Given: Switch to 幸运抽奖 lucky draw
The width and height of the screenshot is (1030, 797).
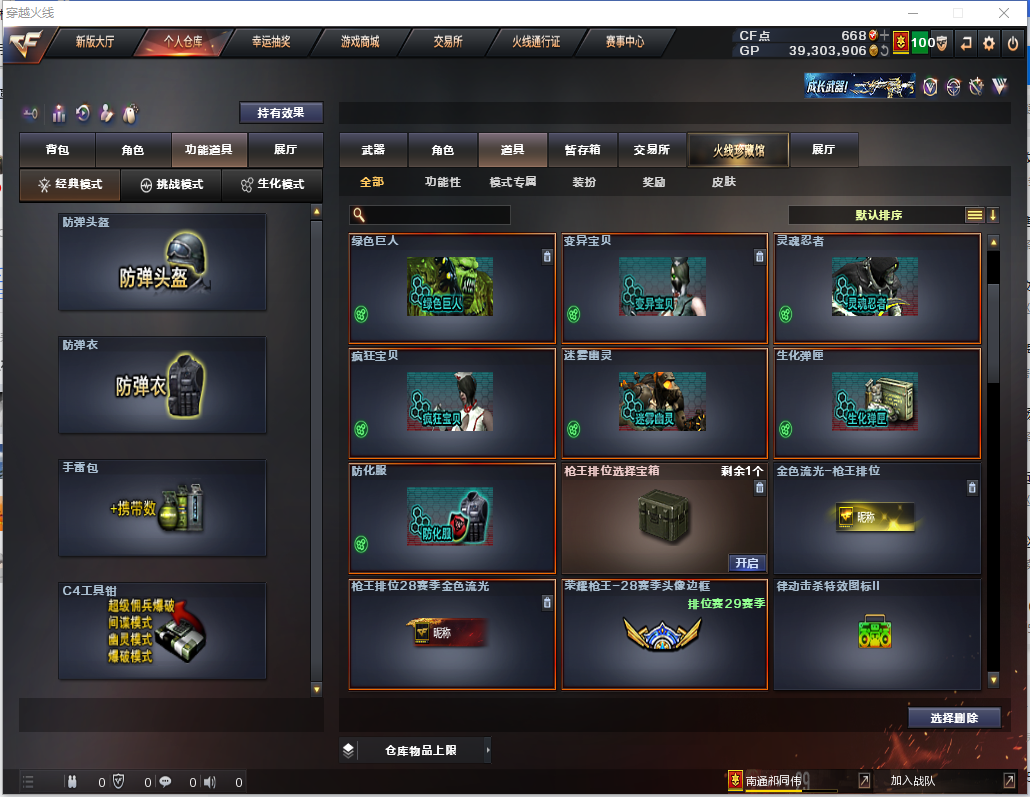Looking at the screenshot, I should pos(270,42).
